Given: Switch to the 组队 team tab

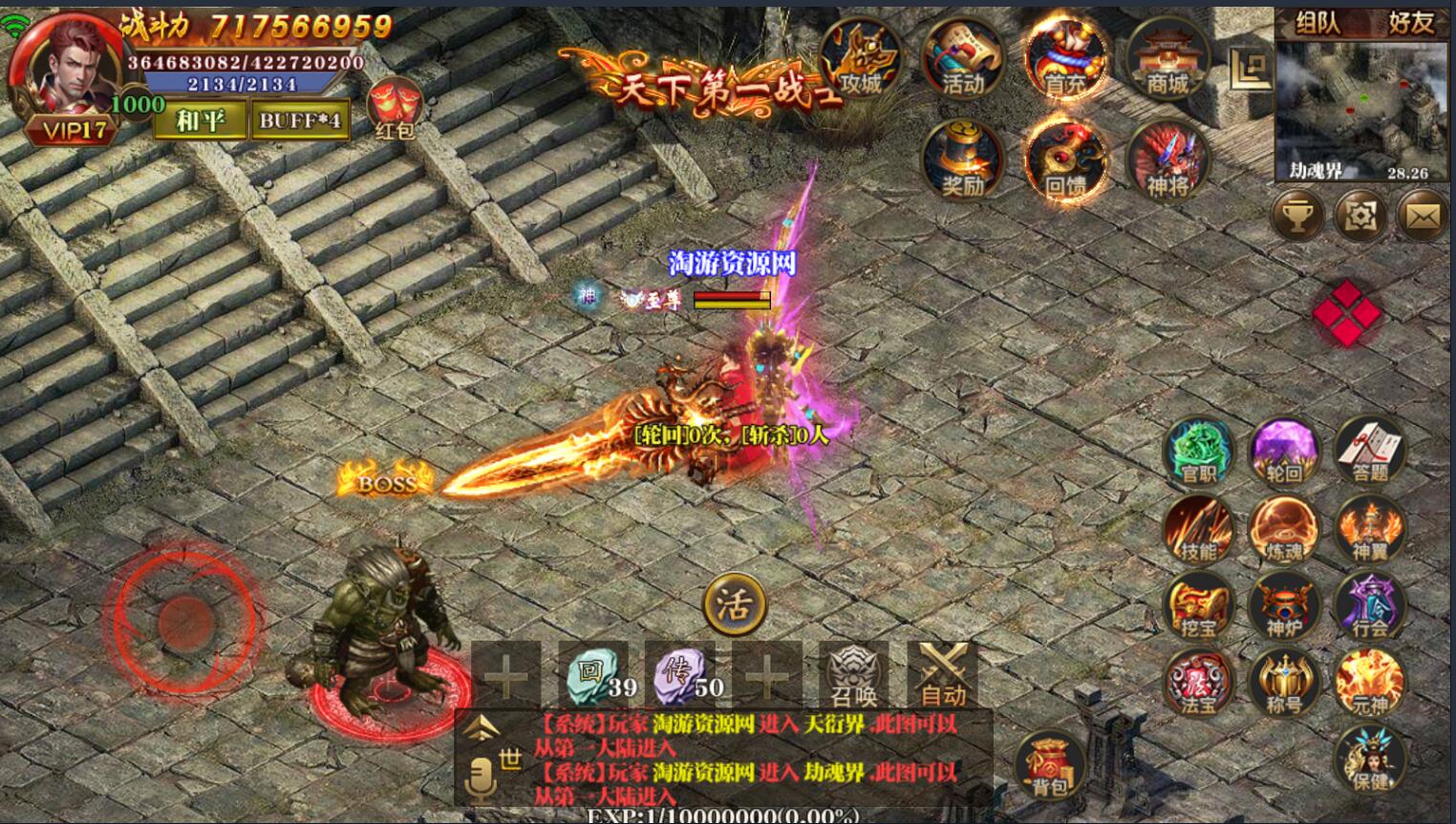Looking at the screenshot, I should (x=1318, y=23).
